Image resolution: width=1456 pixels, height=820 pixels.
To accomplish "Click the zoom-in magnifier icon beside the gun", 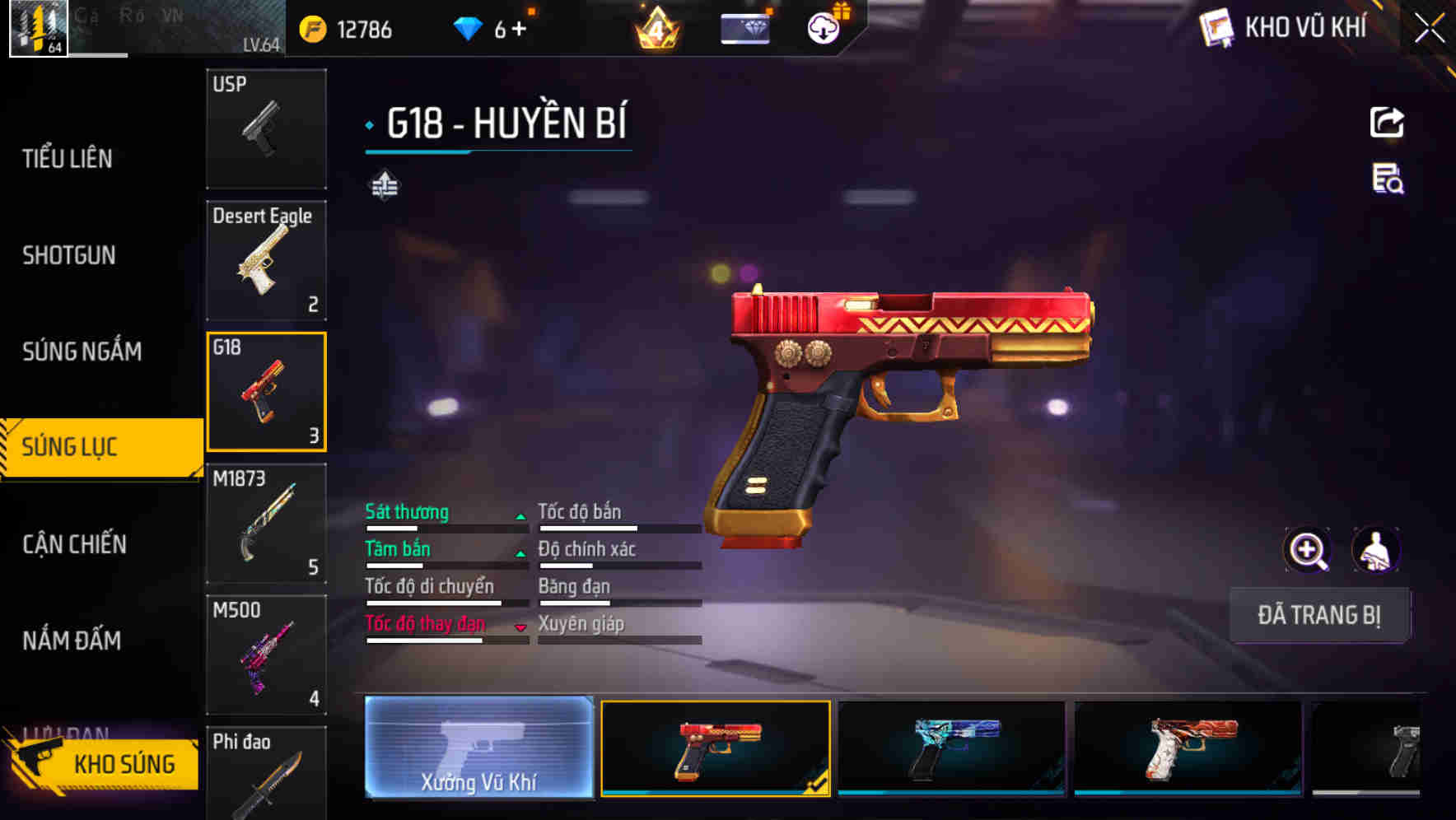I will pos(1309,550).
